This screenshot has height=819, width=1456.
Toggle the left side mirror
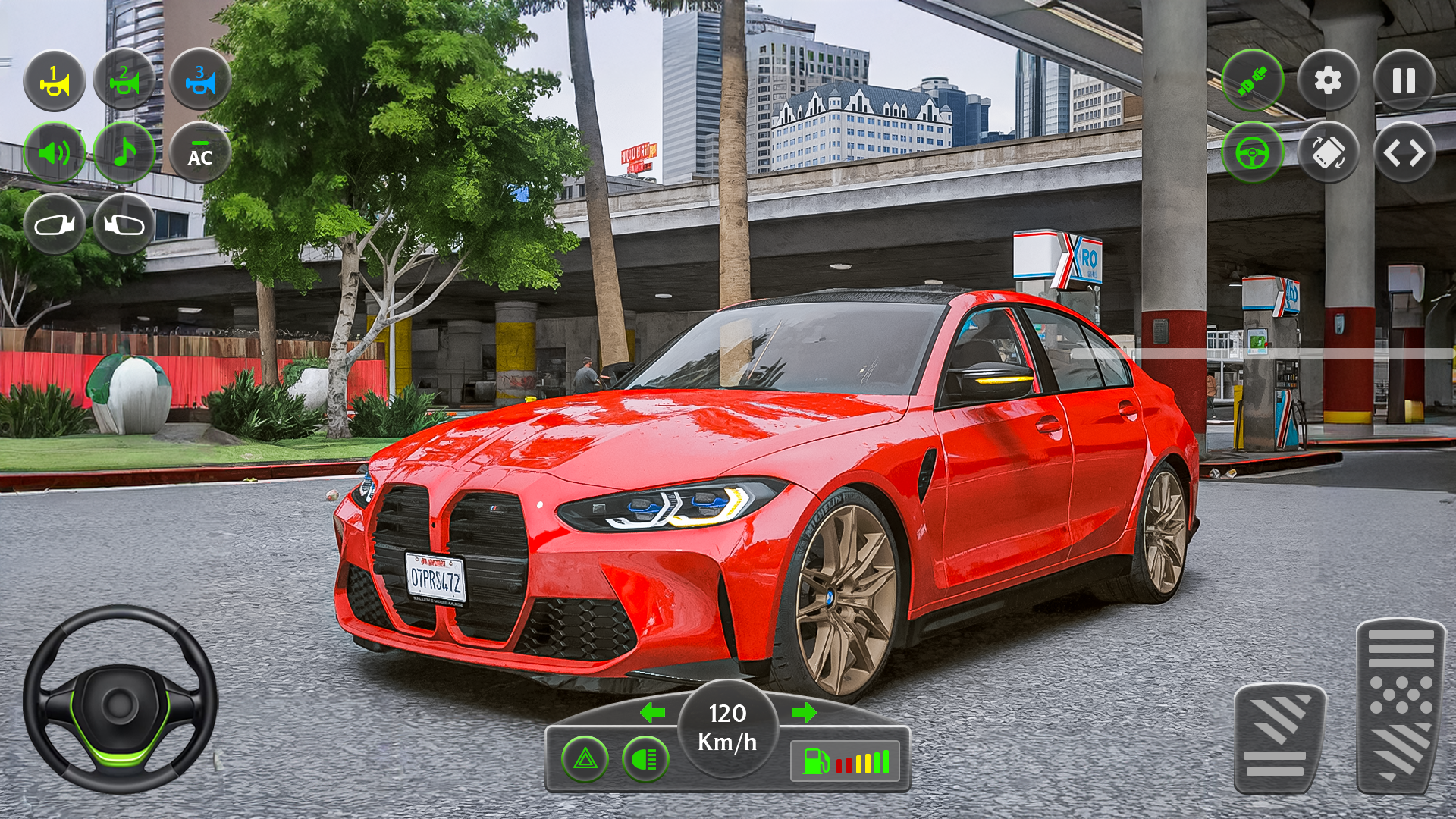pos(54,224)
